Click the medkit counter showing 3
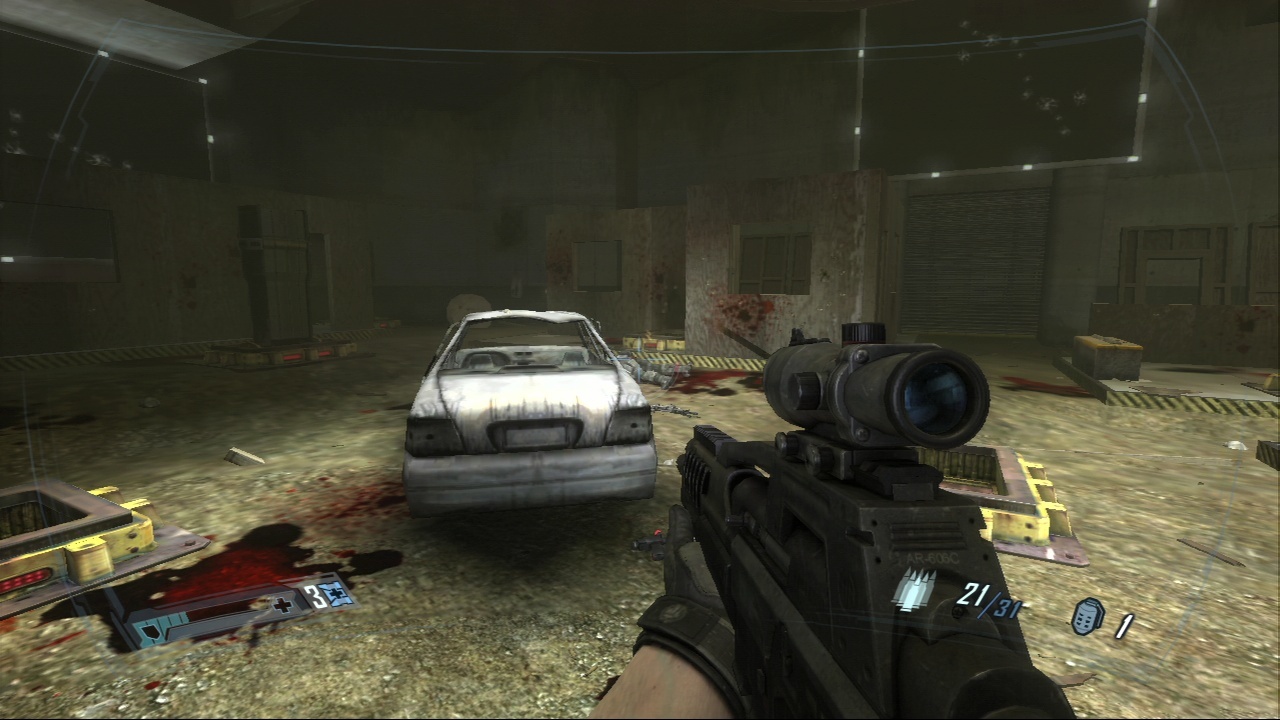Viewport: 1280px width, 720px height. 313,594
